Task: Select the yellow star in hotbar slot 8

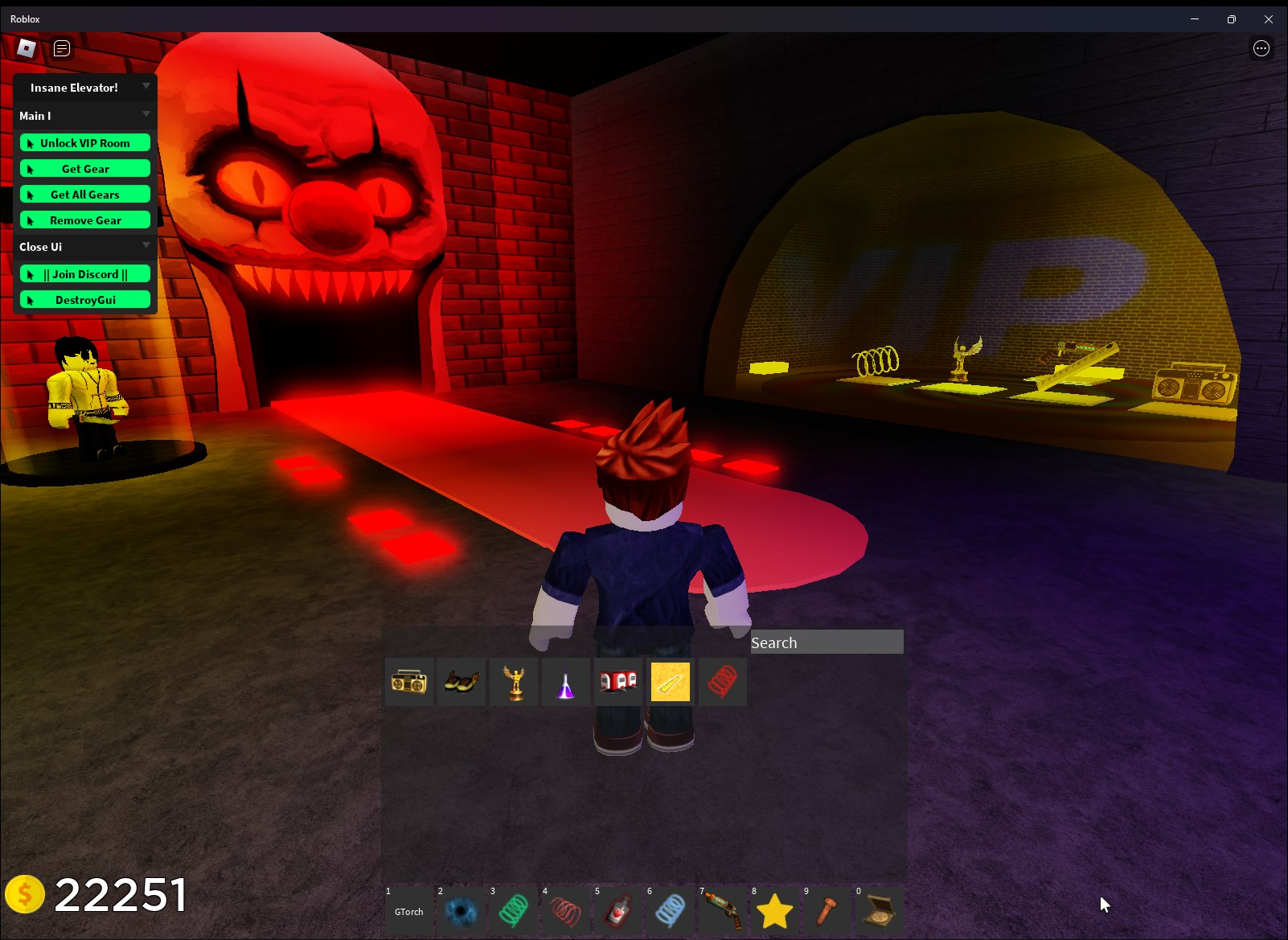Action: [x=774, y=911]
